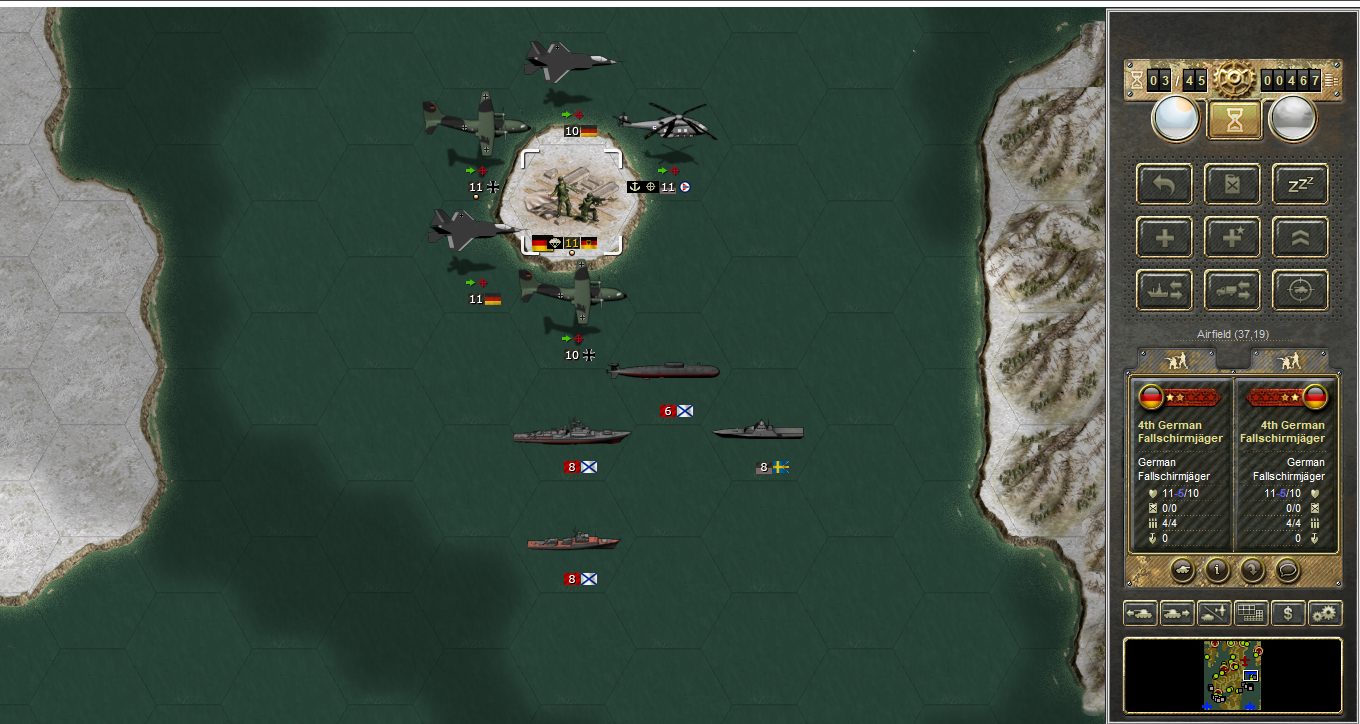Switch to the right infantry unit tab
The height and width of the screenshot is (724, 1360).
click(x=1289, y=359)
